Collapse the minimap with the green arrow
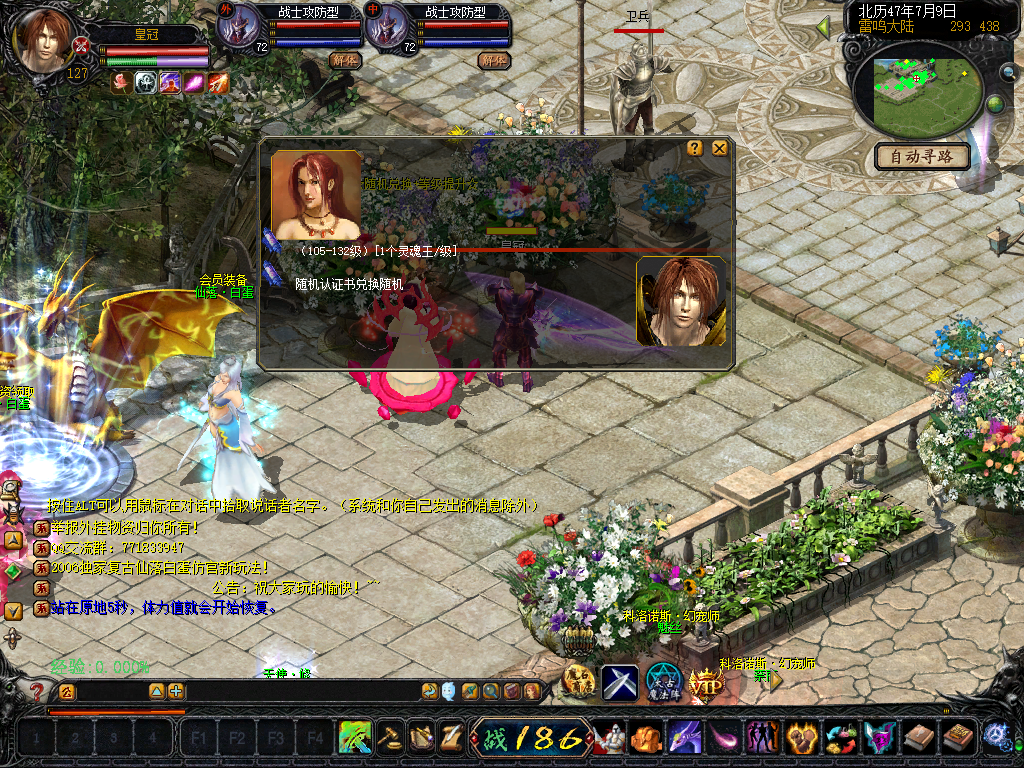 point(824,26)
